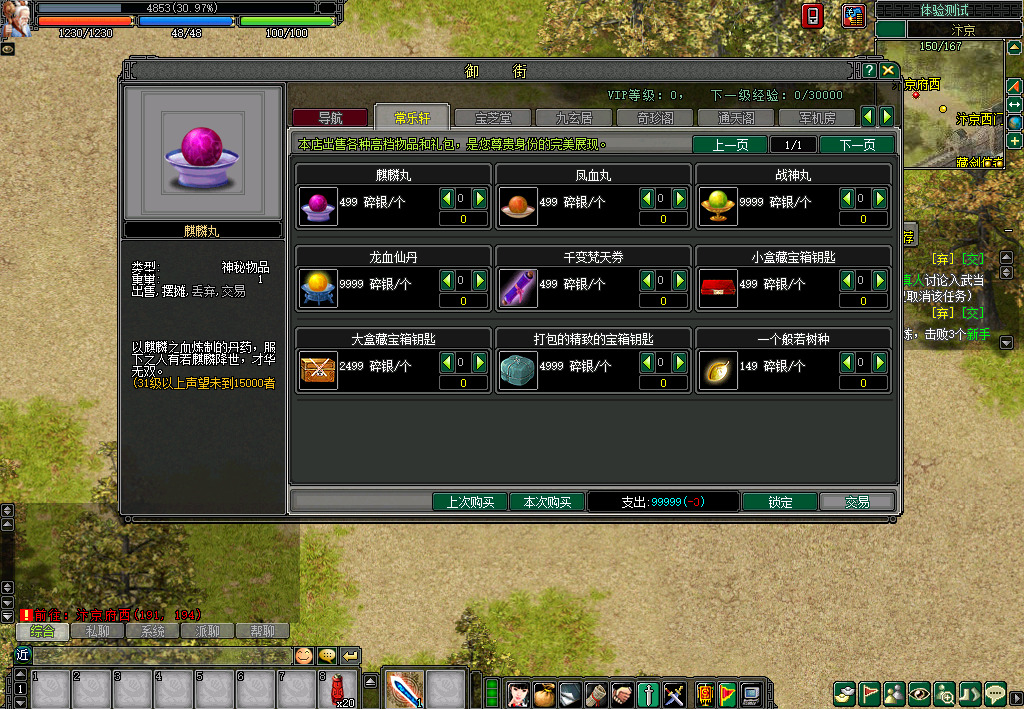Open the shop help question mark
Image resolution: width=1024 pixels, height=709 pixels.
point(870,70)
